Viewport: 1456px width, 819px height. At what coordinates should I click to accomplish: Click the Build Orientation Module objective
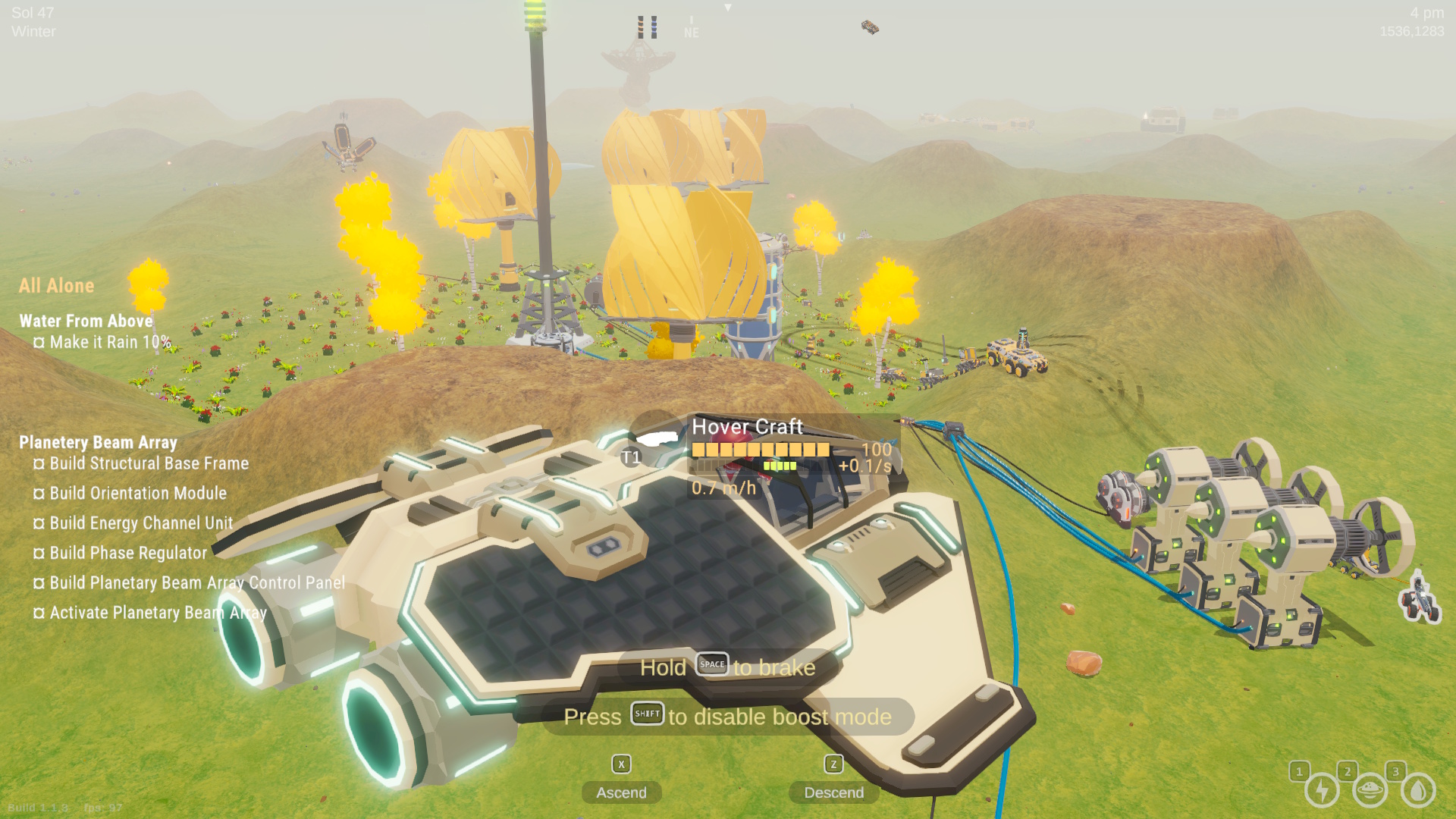[x=138, y=493]
